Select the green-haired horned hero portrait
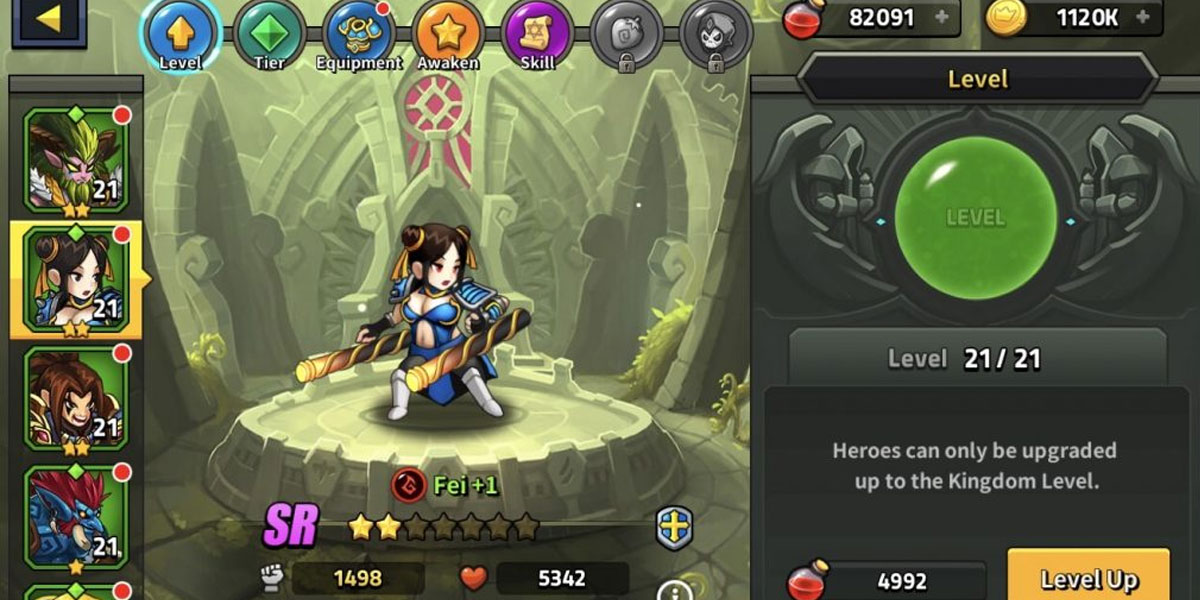1200x600 pixels. pos(75,160)
